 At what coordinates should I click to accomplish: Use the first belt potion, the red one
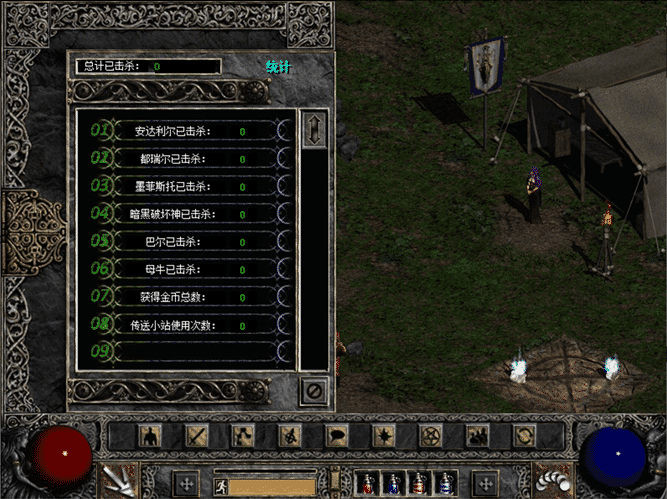pos(369,485)
